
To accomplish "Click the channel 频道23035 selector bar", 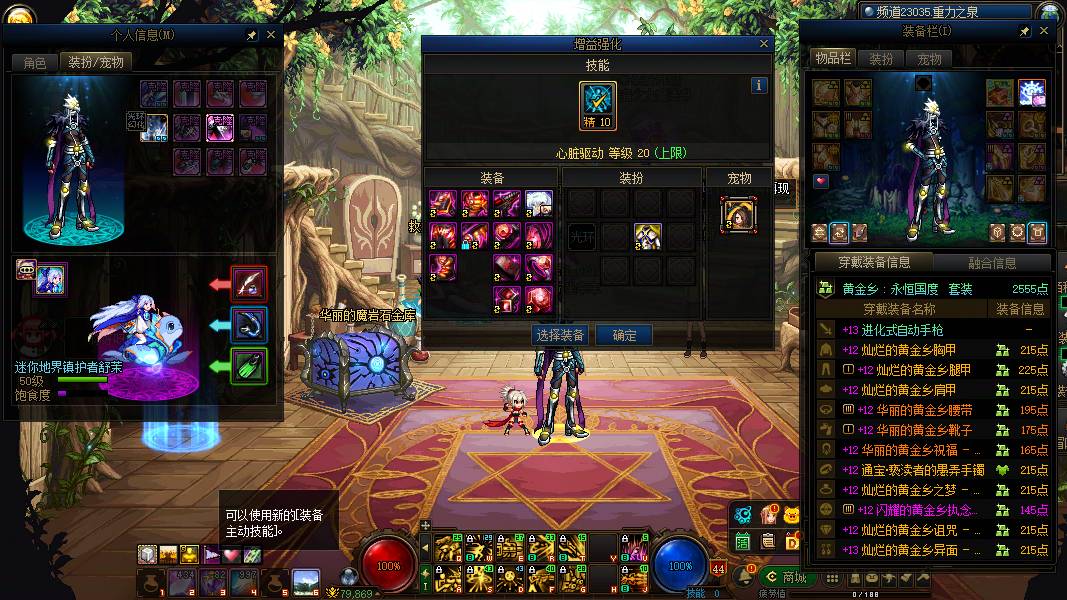I will click(x=946, y=12).
